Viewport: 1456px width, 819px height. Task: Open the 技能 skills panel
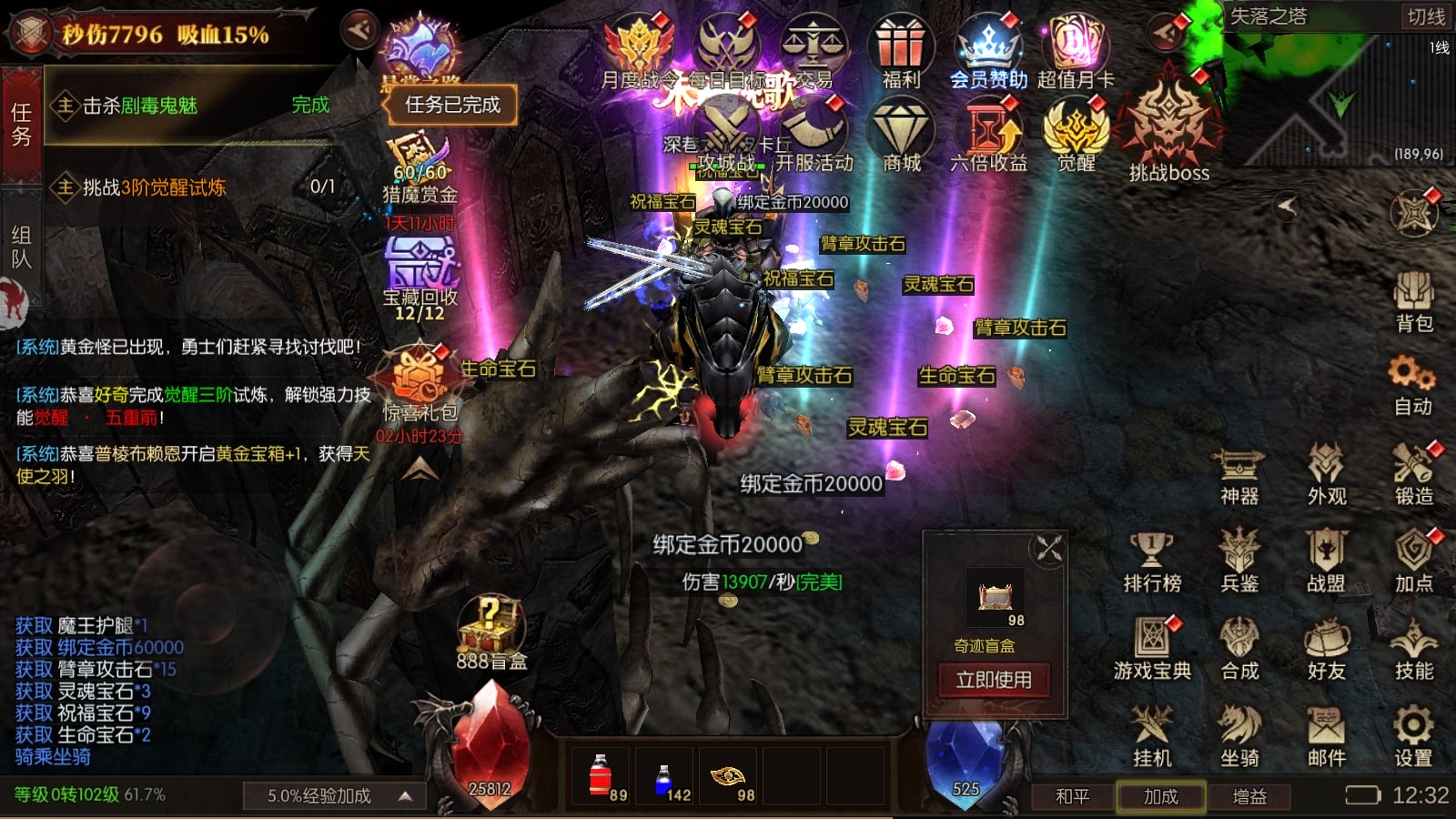click(x=1413, y=649)
